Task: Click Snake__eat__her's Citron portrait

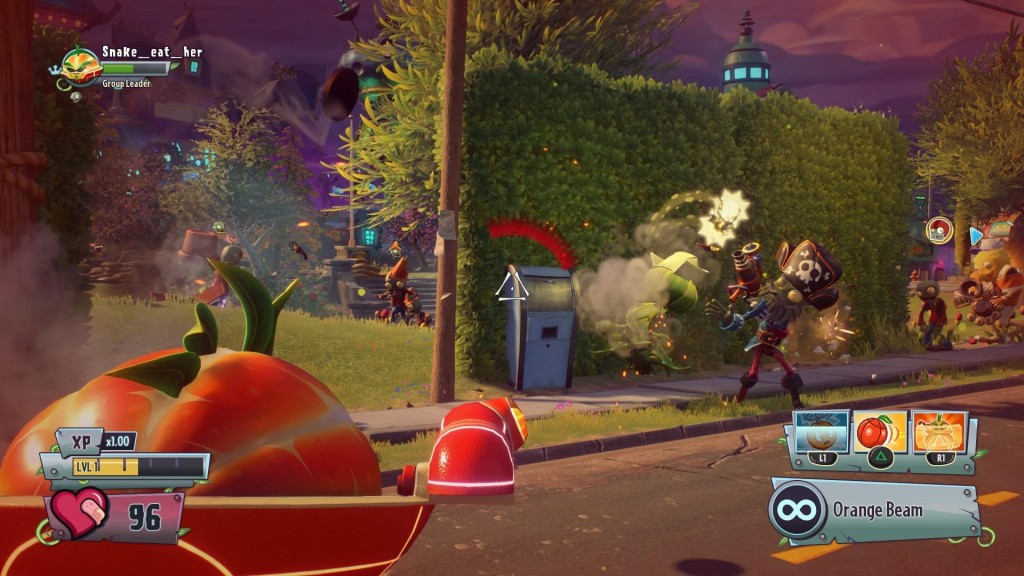Action: [80, 65]
